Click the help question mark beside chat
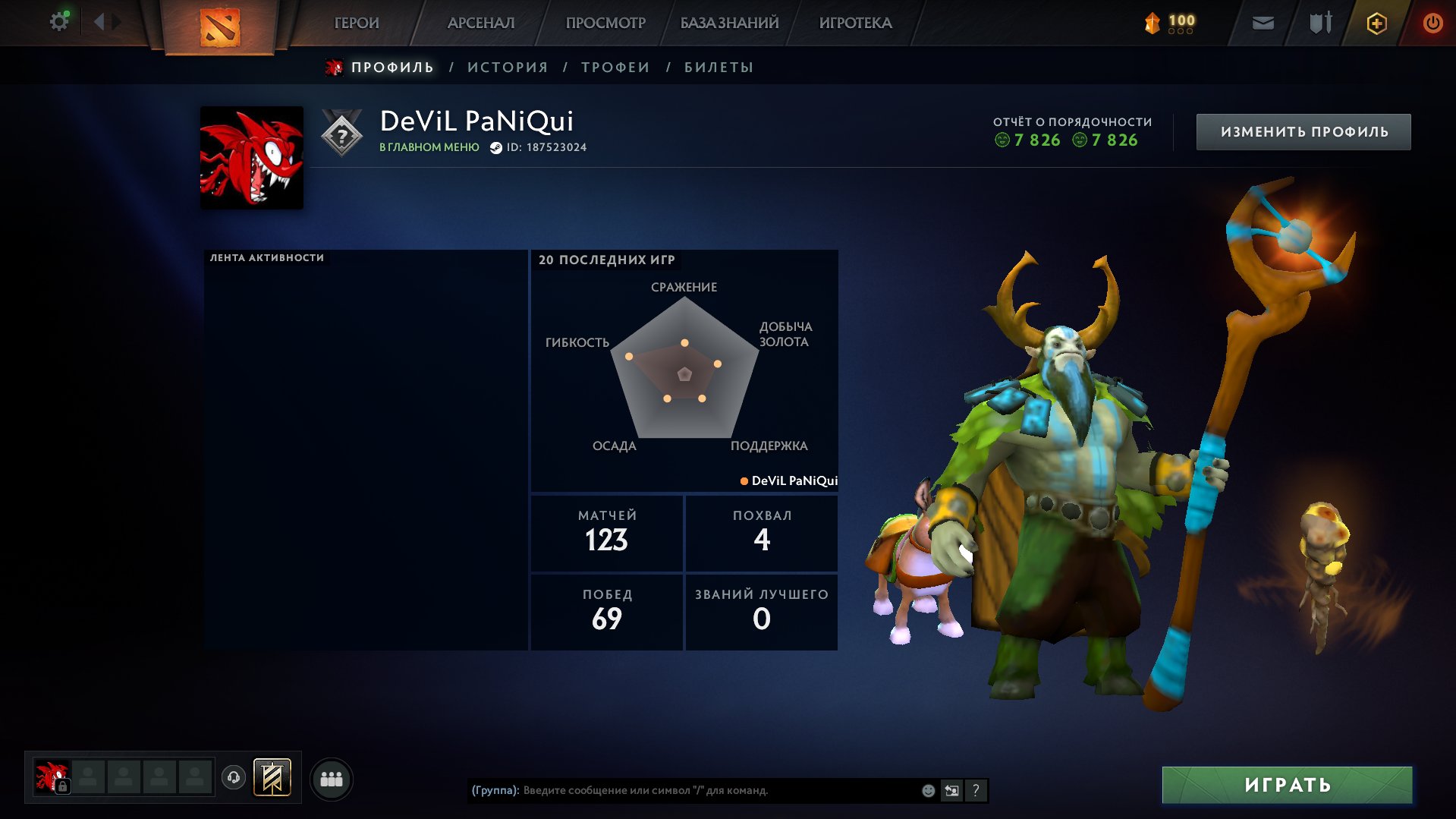1456x819 pixels. pyautogui.click(x=976, y=790)
